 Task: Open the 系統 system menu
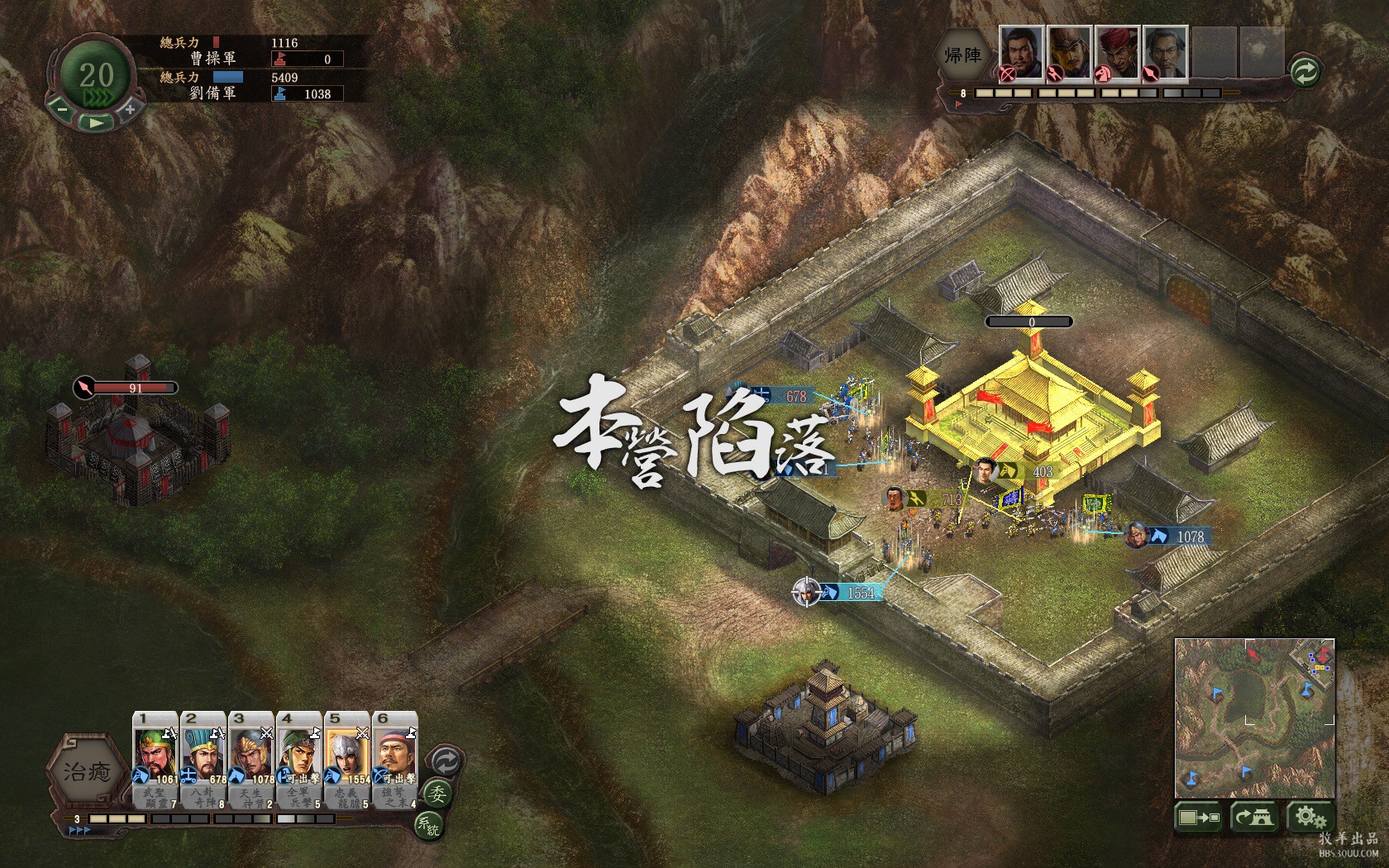tap(429, 825)
